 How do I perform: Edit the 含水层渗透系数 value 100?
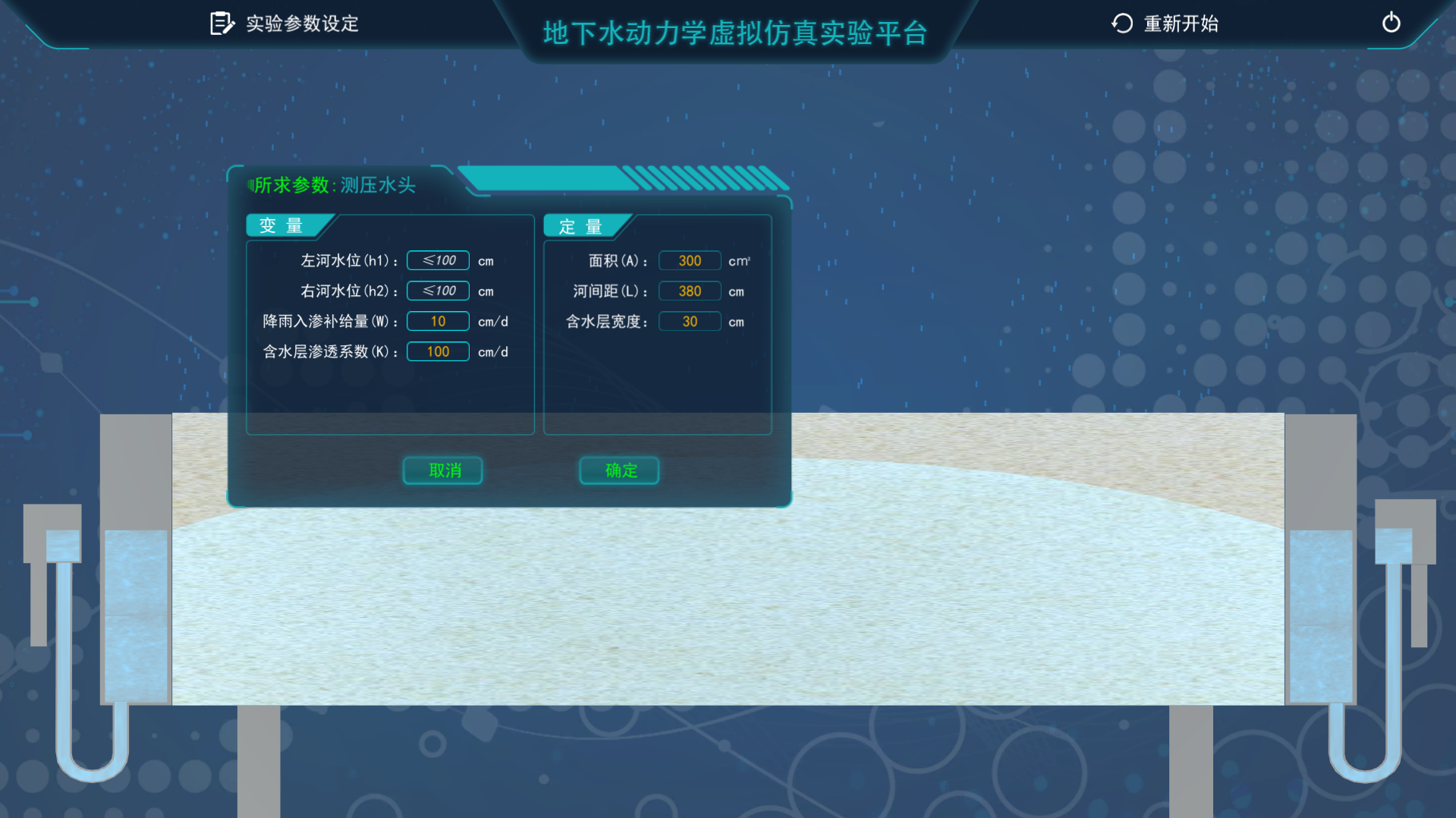[x=438, y=351]
